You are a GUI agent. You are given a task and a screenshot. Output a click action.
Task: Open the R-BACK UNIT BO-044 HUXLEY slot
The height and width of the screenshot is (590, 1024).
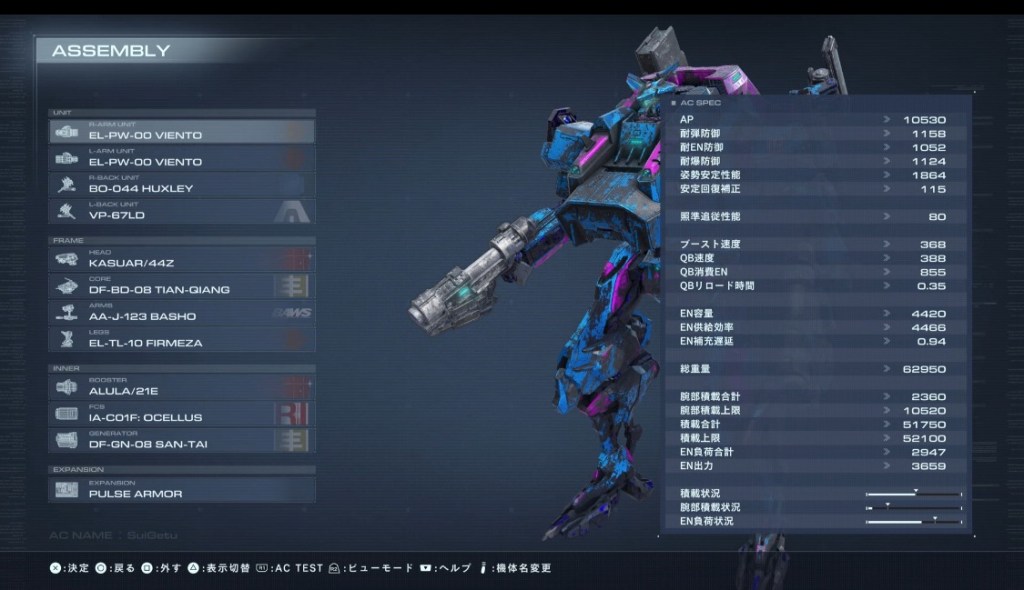click(181, 185)
